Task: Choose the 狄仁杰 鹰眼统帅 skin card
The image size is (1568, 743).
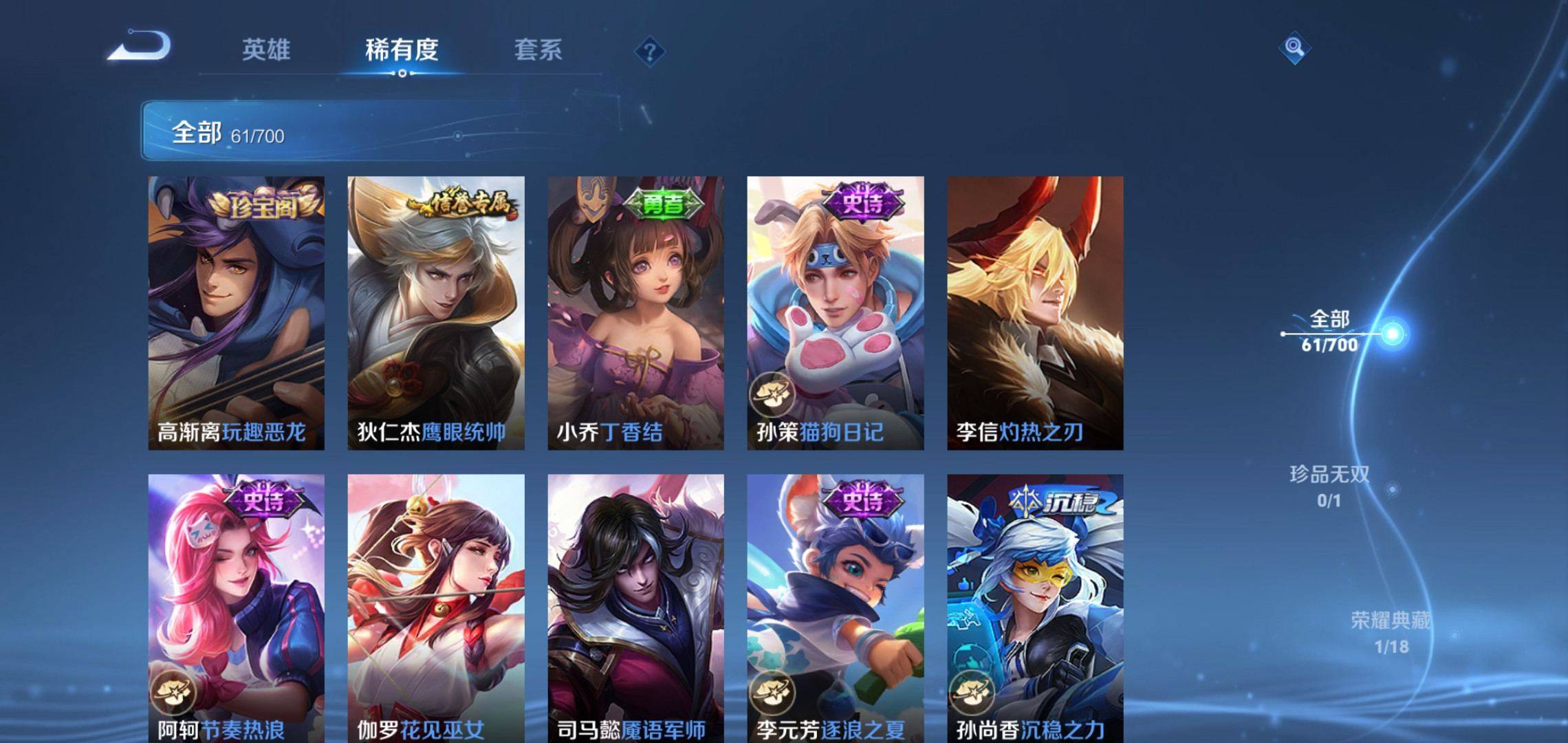Action: (x=435, y=313)
